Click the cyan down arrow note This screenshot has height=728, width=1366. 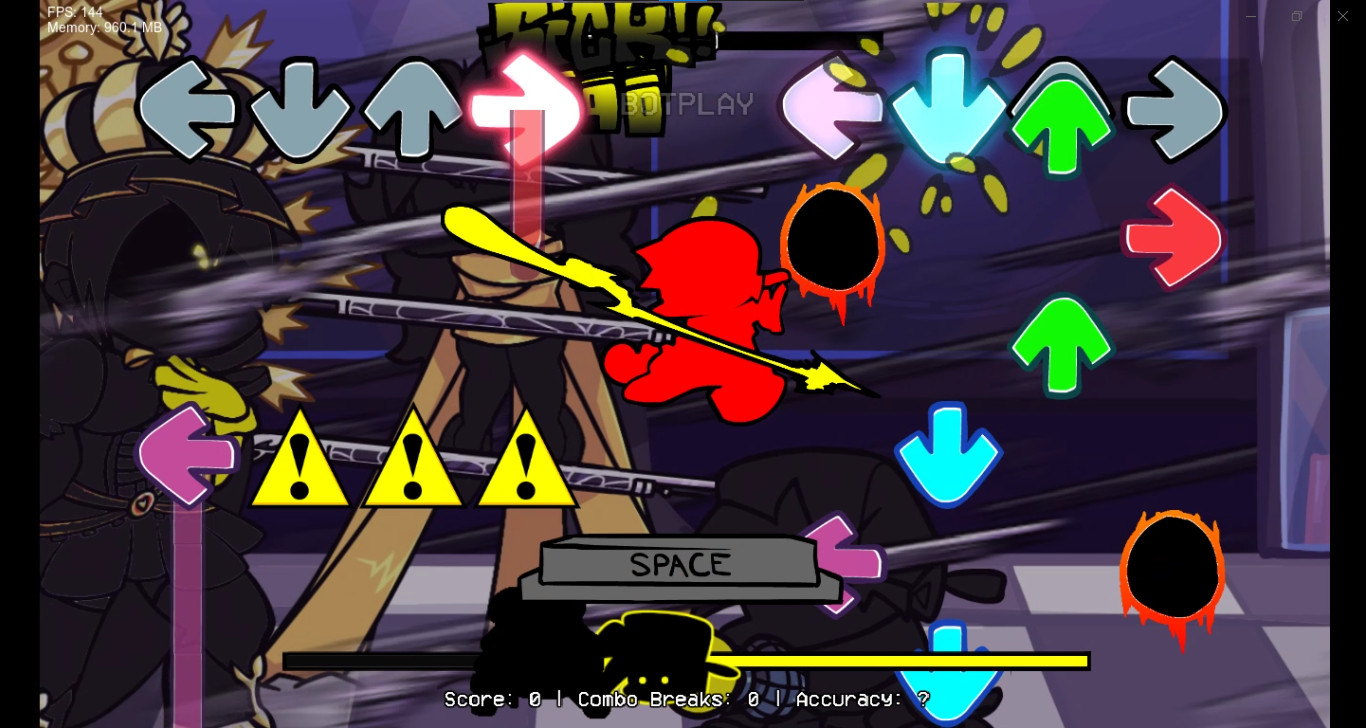[947, 452]
